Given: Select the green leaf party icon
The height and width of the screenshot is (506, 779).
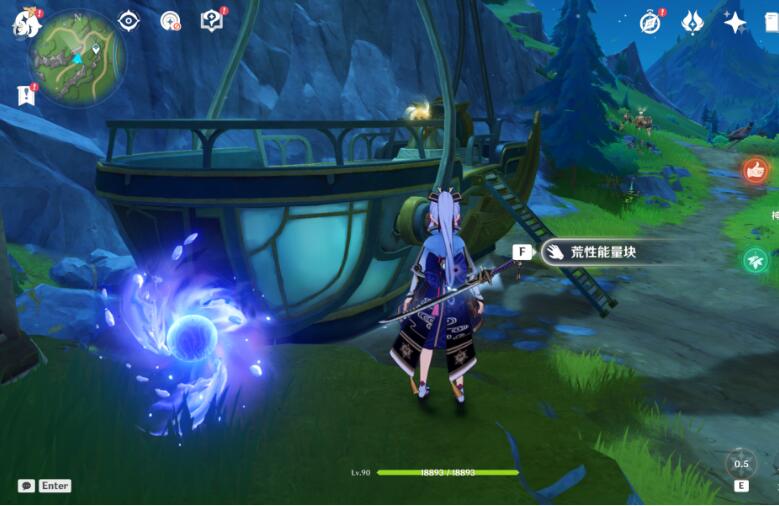Looking at the screenshot, I should point(755,260).
